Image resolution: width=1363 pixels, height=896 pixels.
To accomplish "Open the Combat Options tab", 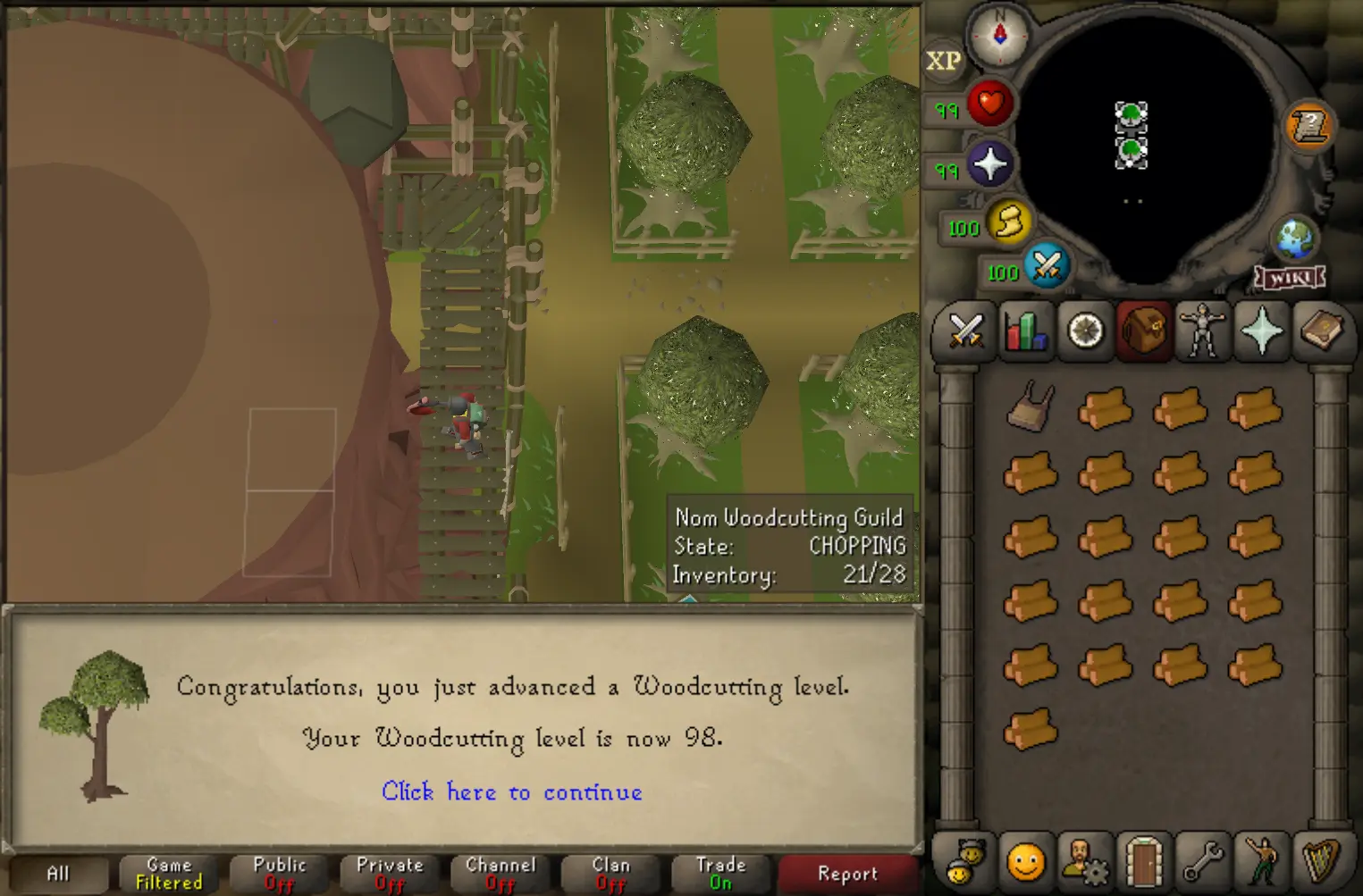I will click(963, 332).
